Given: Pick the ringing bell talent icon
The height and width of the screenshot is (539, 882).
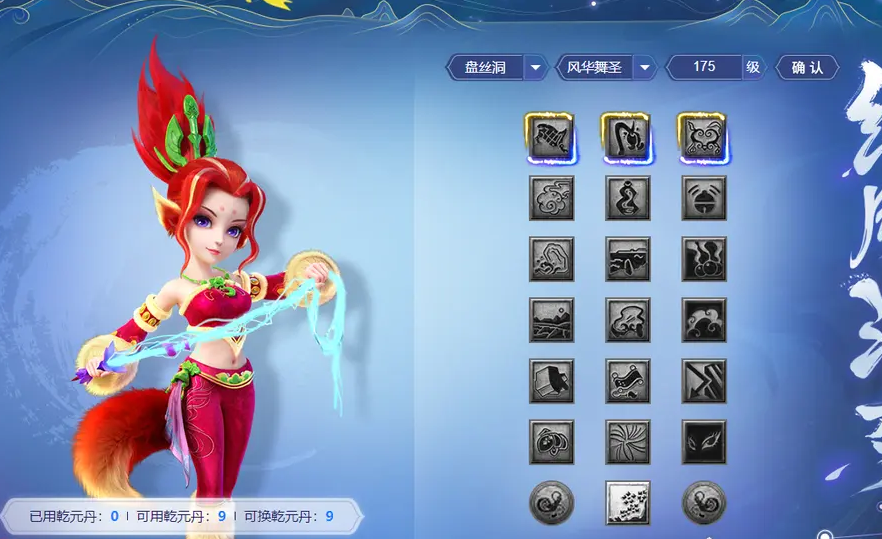Looking at the screenshot, I should point(704,198).
